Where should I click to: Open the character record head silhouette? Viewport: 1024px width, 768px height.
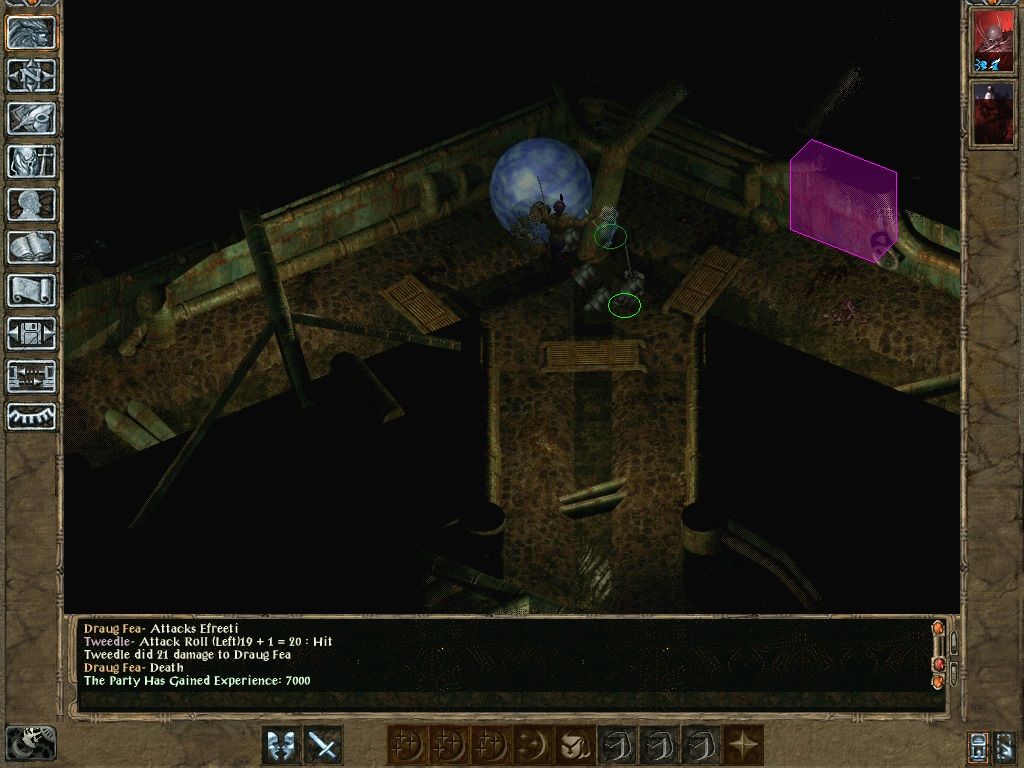point(32,205)
